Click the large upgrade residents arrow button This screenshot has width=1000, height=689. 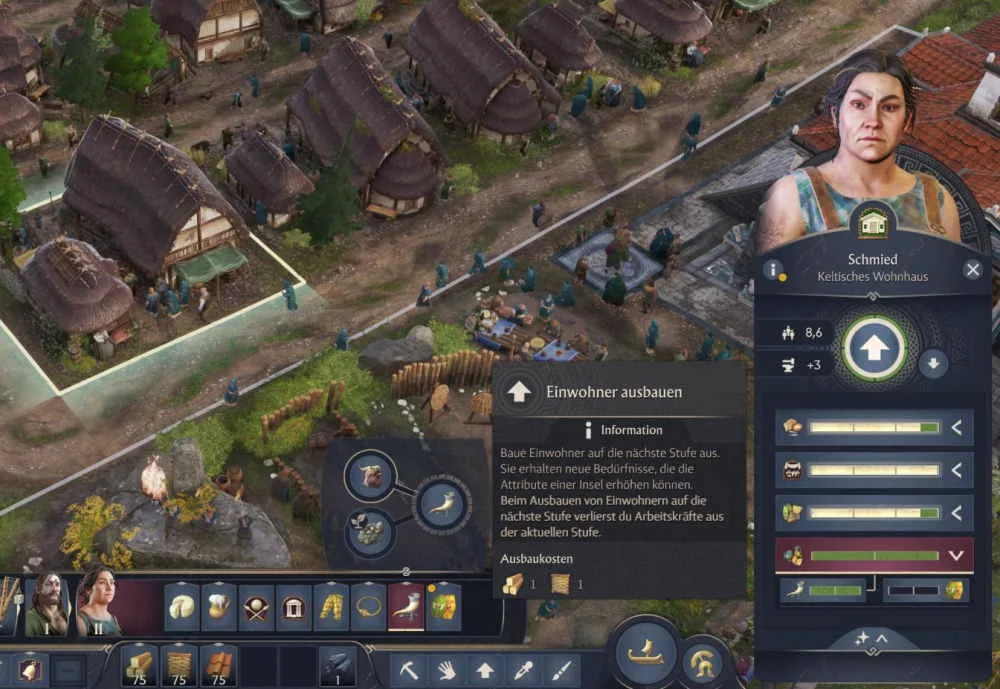tap(875, 348)
